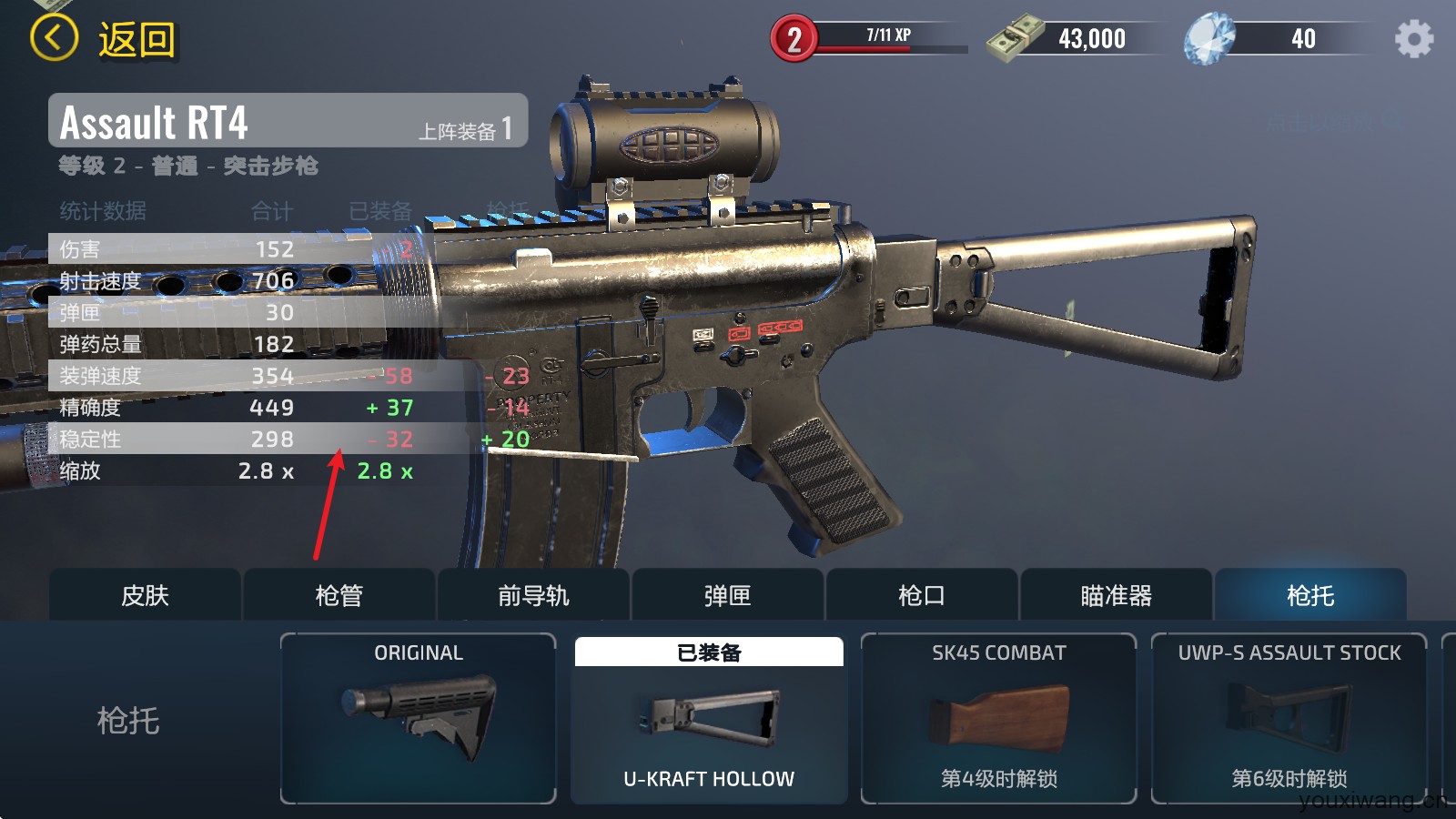Open the settings gear icon
This screenshot has height=819, width=1456.
[1413, 37]
